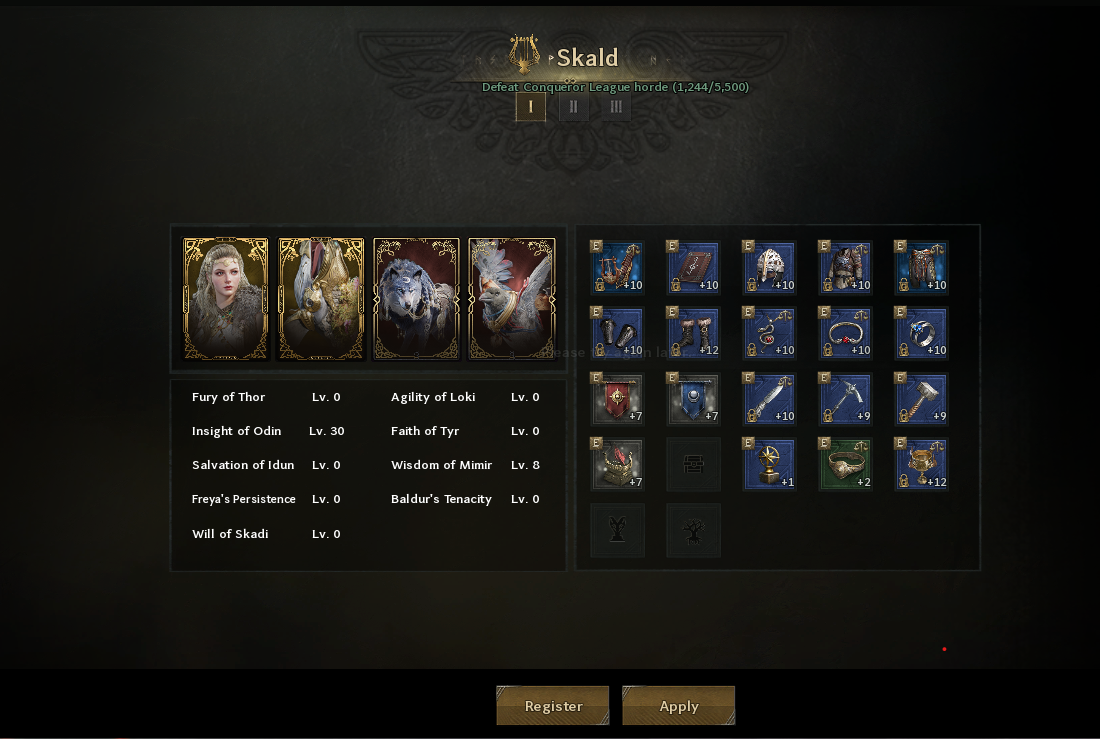Select the pickaxe tool slot
Image resolution: width=1100 pixels, height=739 pixels.
(846, 399)
